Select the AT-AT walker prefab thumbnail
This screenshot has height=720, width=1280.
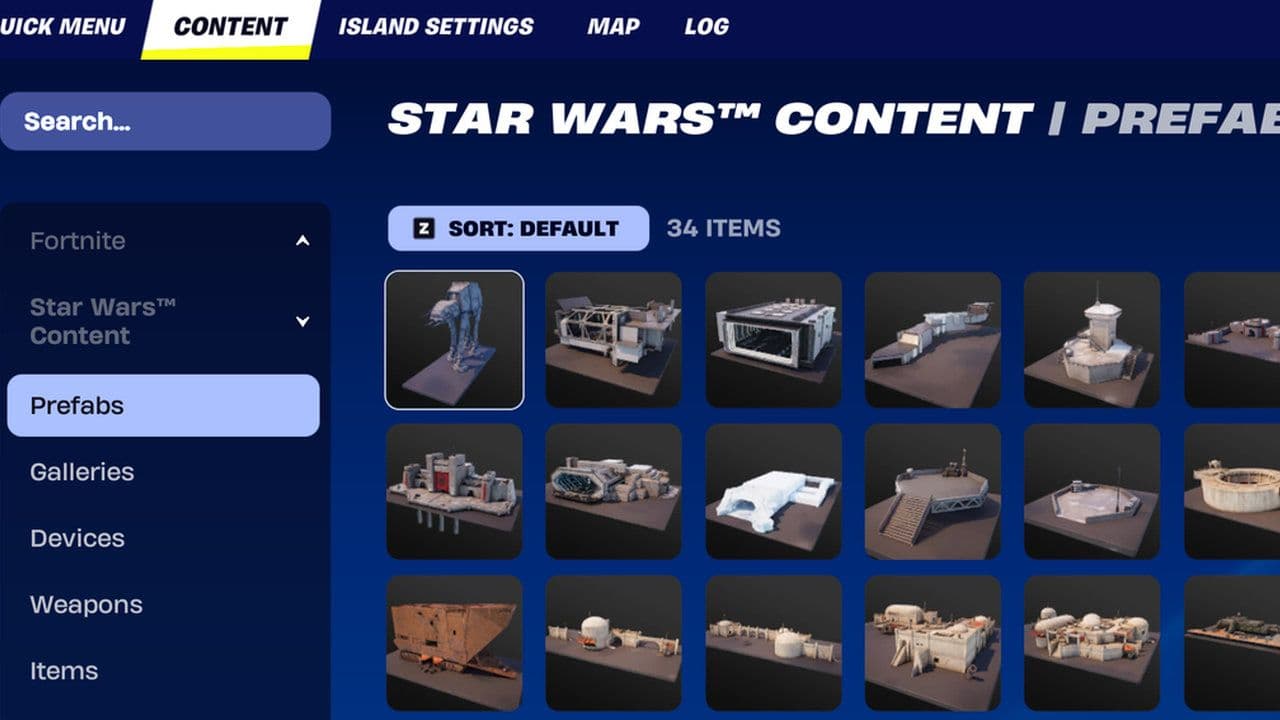pyautogui.click(x=454, y=338)
